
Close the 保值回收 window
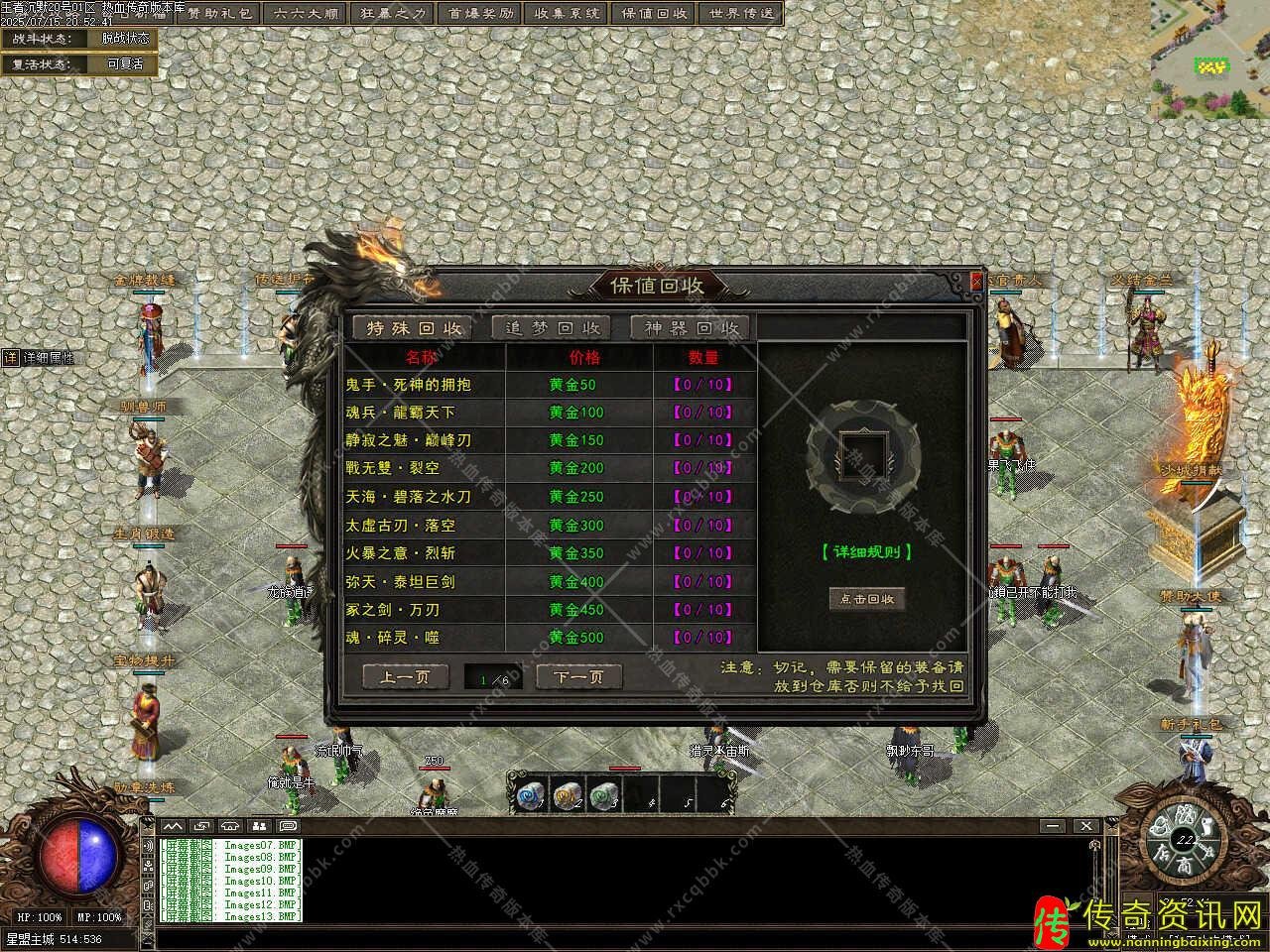(x=976, y=281)
